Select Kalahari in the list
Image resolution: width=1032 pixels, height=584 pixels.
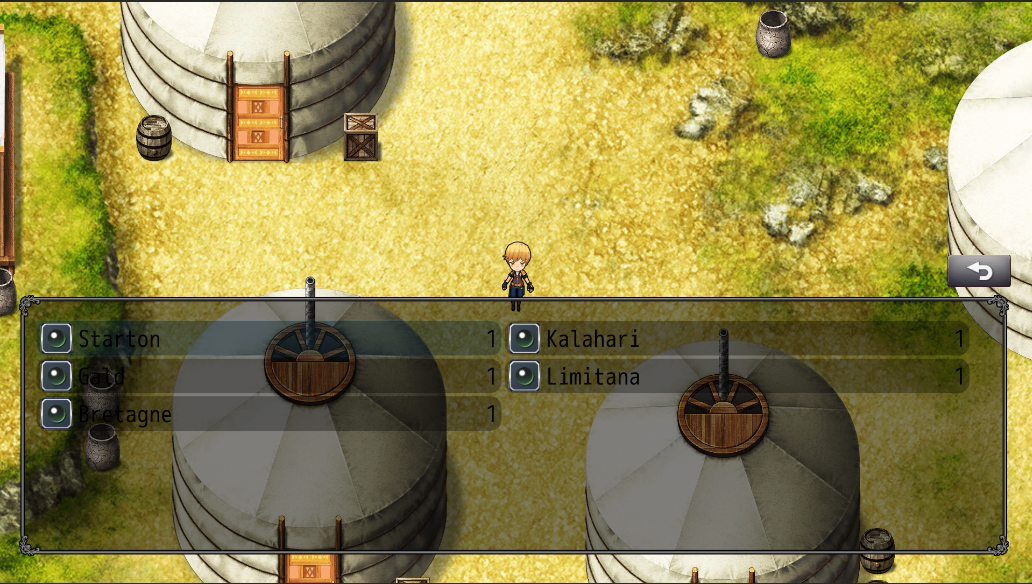tap(737, 339)
